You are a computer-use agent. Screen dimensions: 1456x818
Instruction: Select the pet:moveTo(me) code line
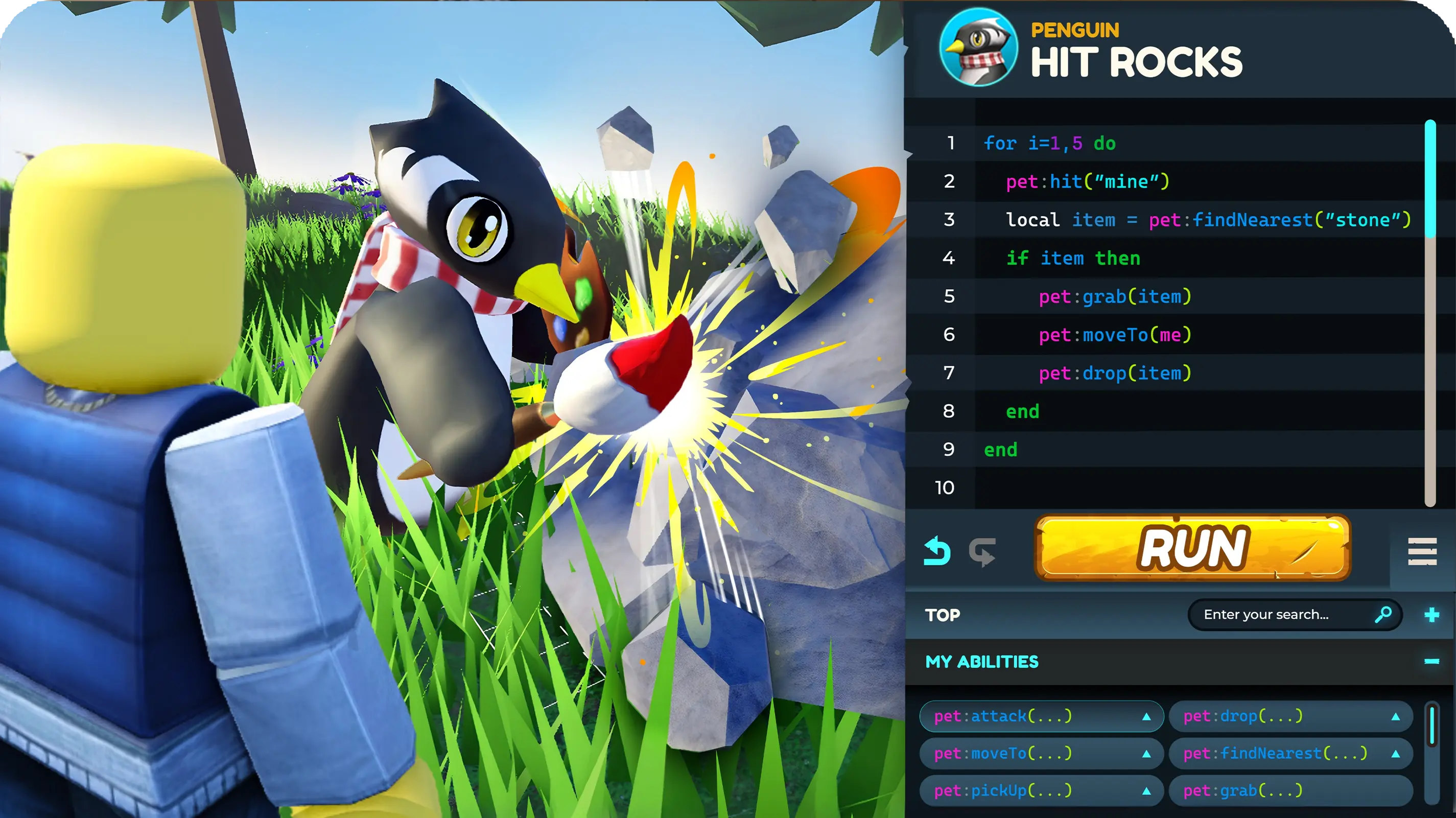pyautogui.click(x=1115, y=335)
